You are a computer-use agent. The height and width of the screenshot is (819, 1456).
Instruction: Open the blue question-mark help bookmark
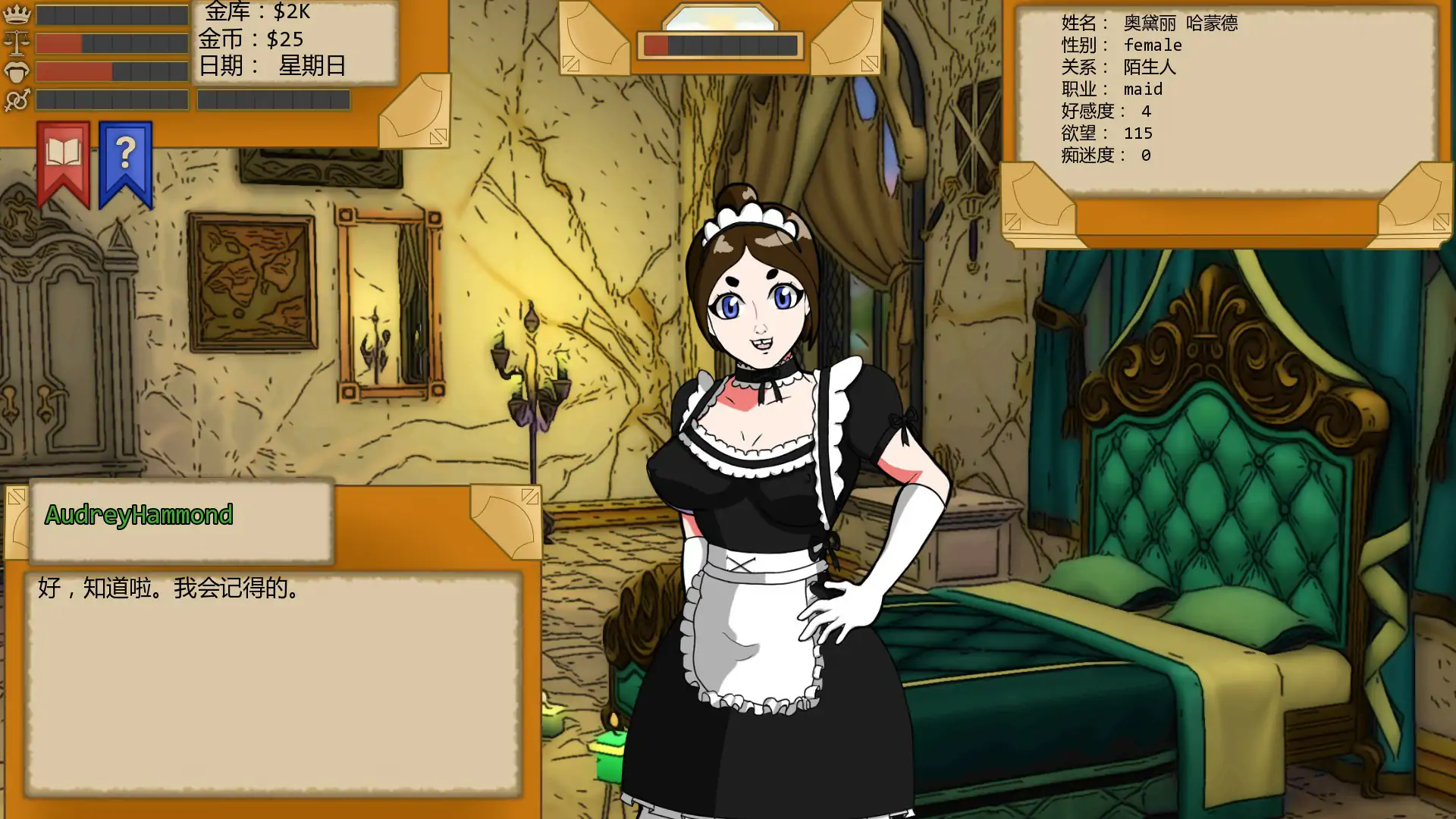pyautogui.click(x=125, y=155)
